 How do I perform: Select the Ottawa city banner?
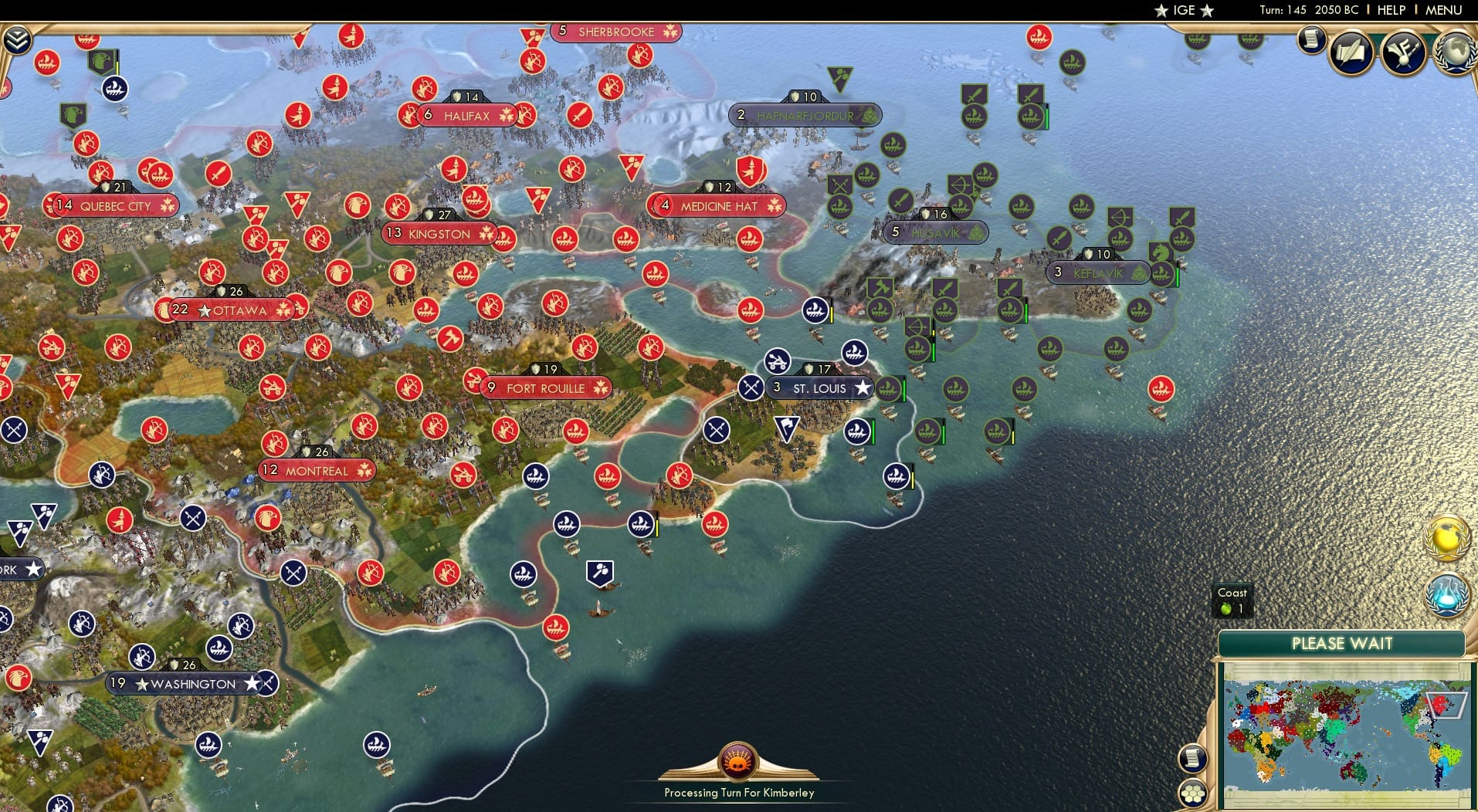(232, 310)
